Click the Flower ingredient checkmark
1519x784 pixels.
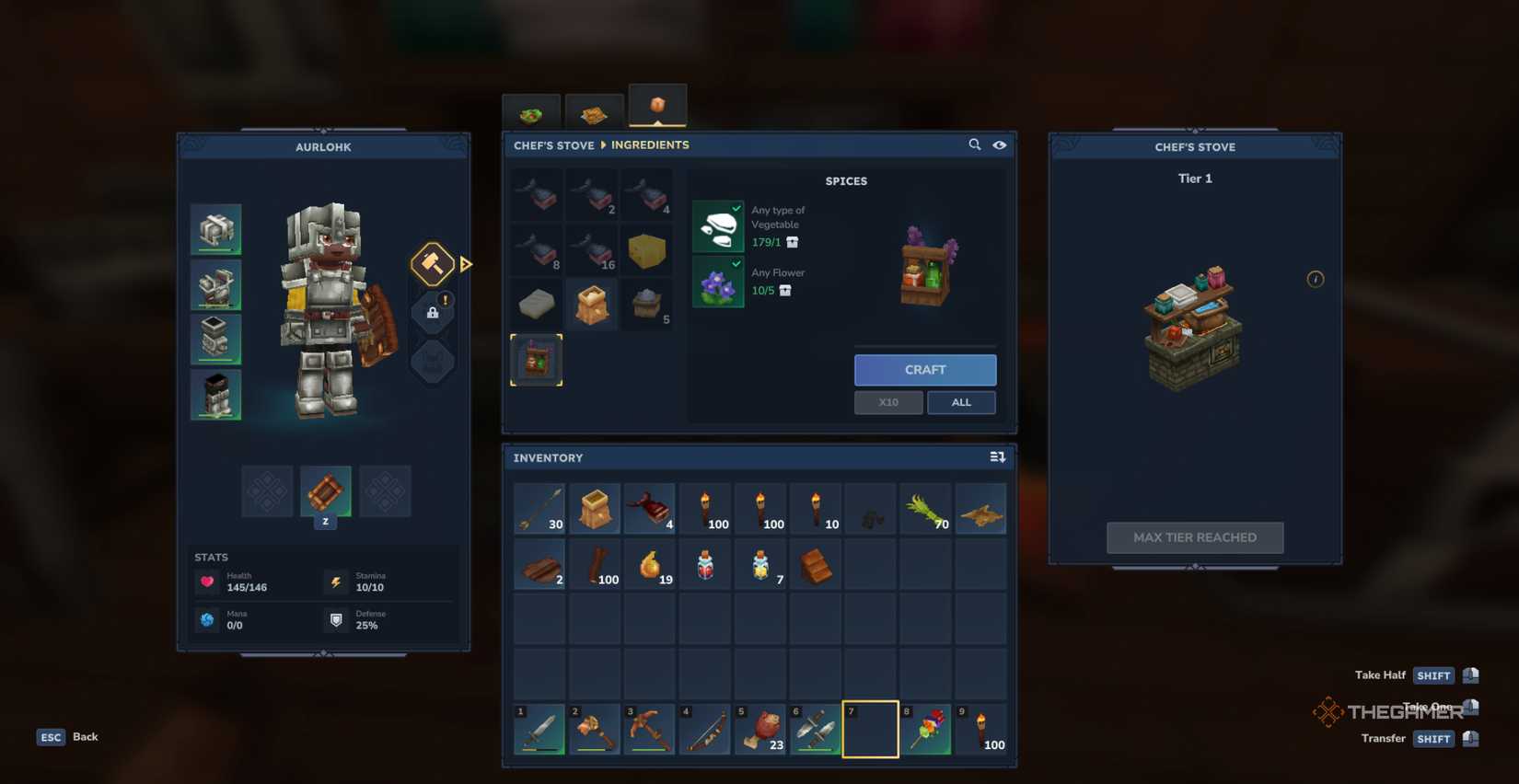pos(736,265)
